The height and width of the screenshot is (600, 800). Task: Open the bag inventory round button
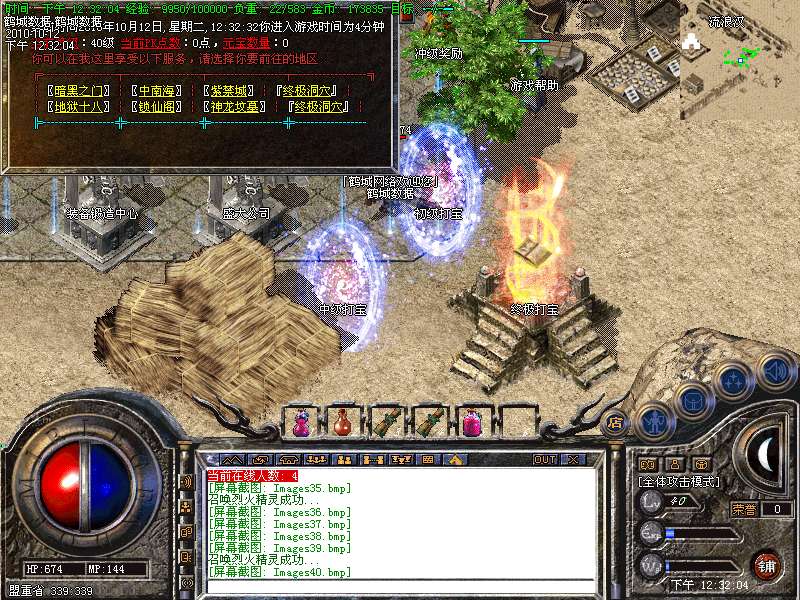(692, 401)
